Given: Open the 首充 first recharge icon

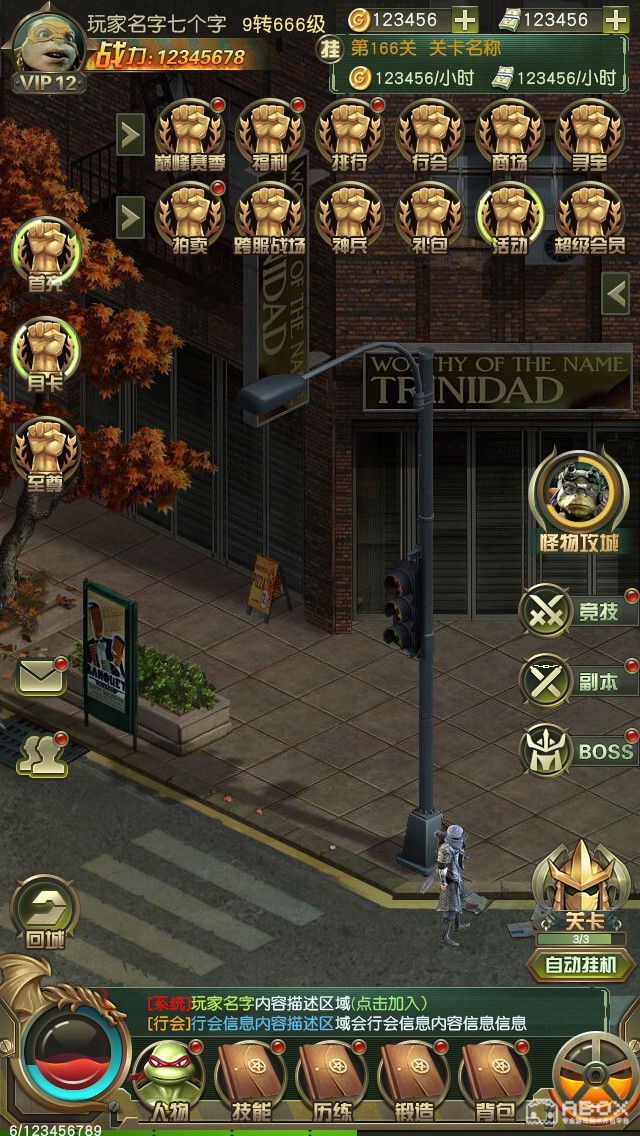Looking at the screenshot, I should click(x=44, y=254).
